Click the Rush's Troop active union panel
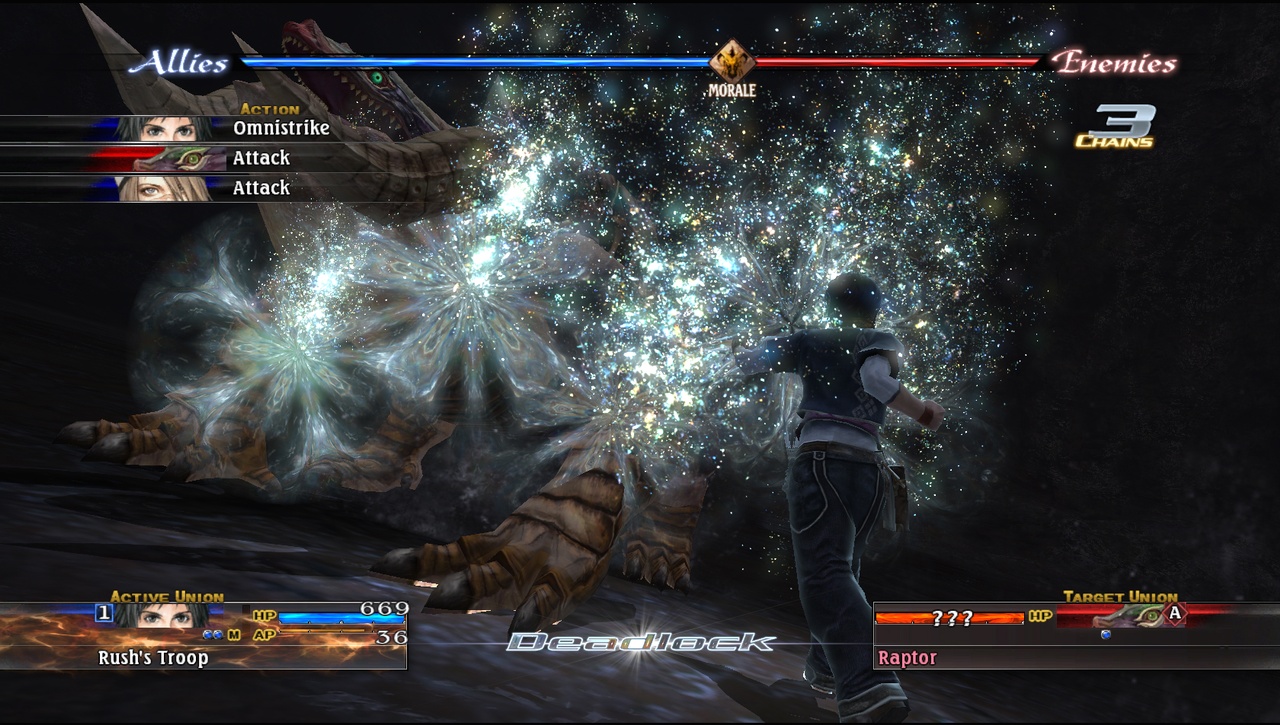Image resolution: width=1280 pixels, height=725 pixels. 203,636
